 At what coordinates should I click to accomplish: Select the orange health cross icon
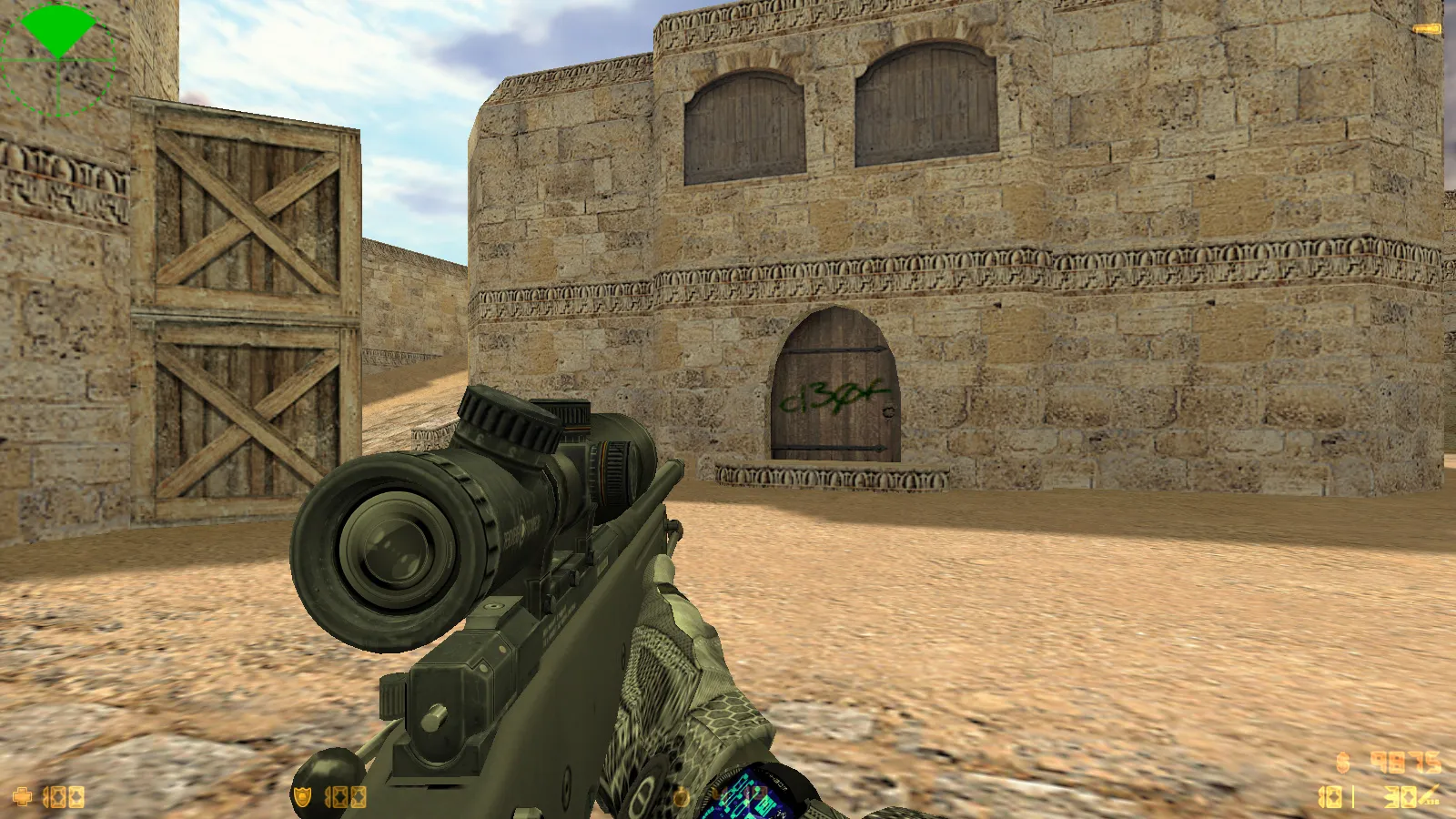click(x=22, y=798)
